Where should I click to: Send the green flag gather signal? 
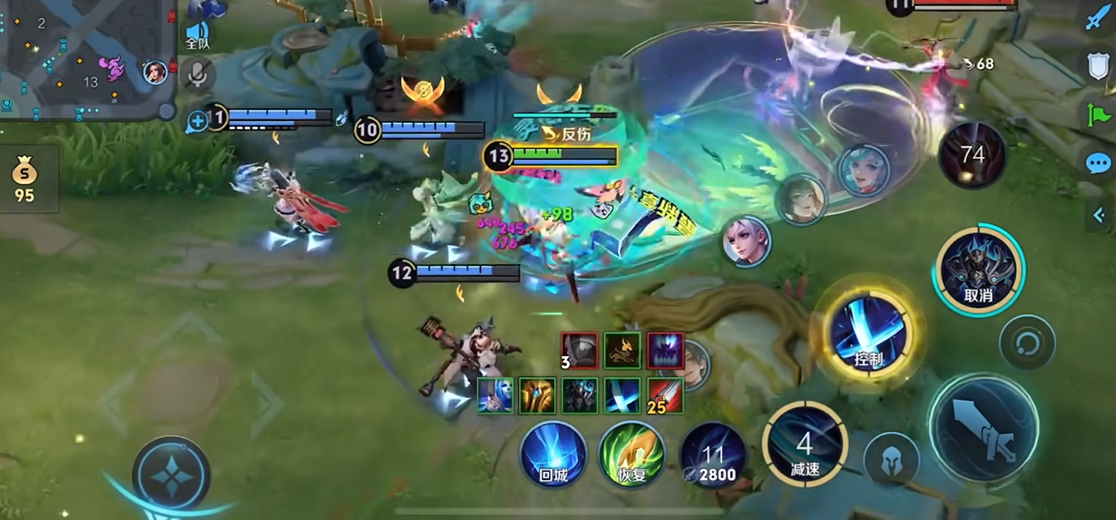(1098, 114)
